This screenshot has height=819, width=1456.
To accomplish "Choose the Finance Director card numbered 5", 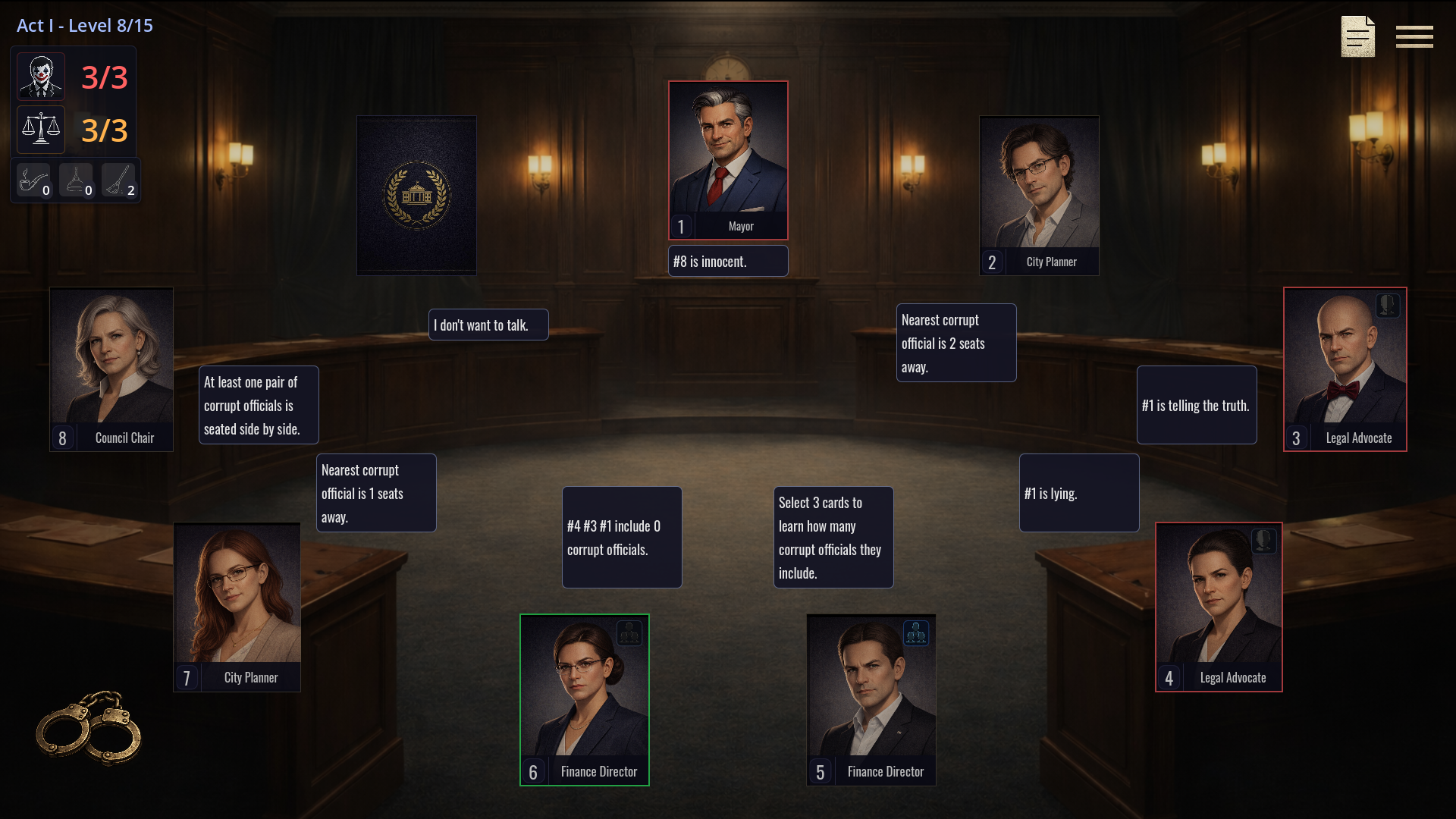I will click(x=871, y=699).
